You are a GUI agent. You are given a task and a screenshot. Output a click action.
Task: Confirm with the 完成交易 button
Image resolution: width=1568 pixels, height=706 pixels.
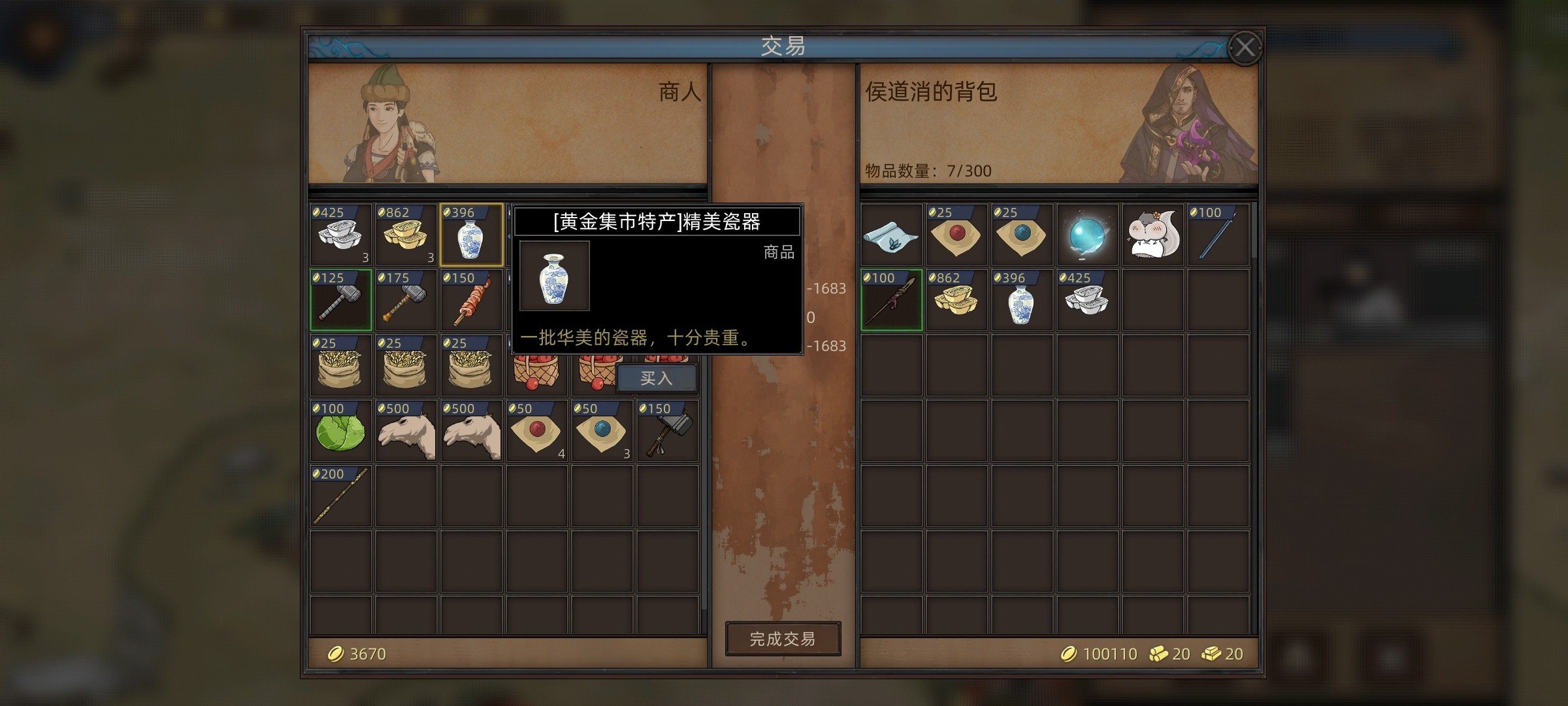[x=783, y=639]
